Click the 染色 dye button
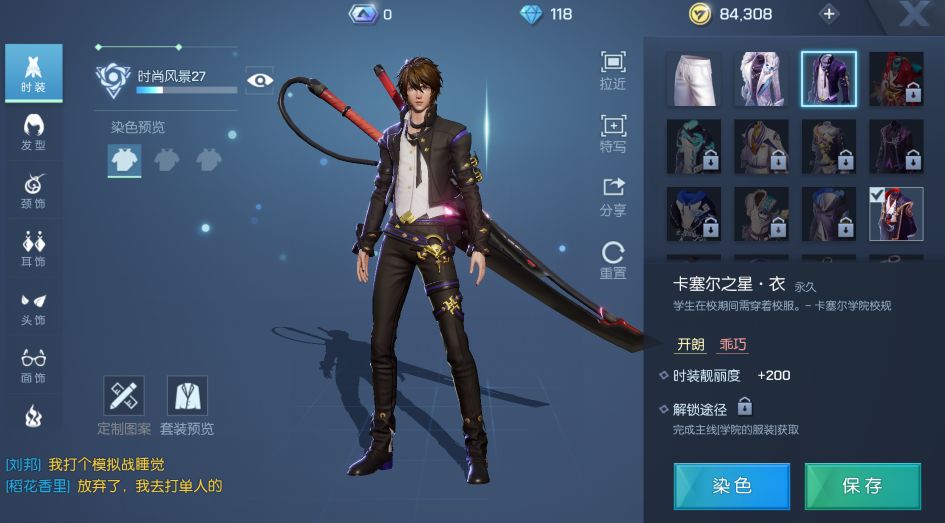Image resolution: width=945 pixels, height=523 pixels. (x=731, y=486)
